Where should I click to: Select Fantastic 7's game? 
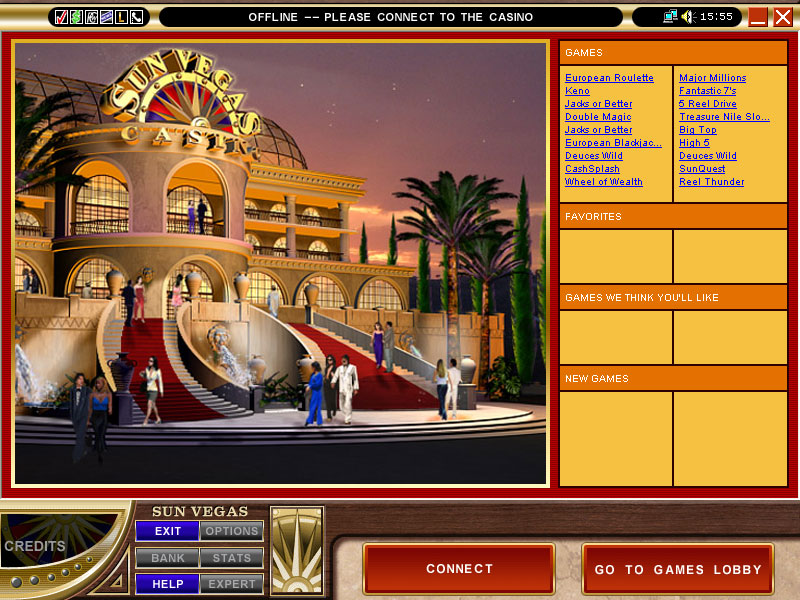point(707,91)
